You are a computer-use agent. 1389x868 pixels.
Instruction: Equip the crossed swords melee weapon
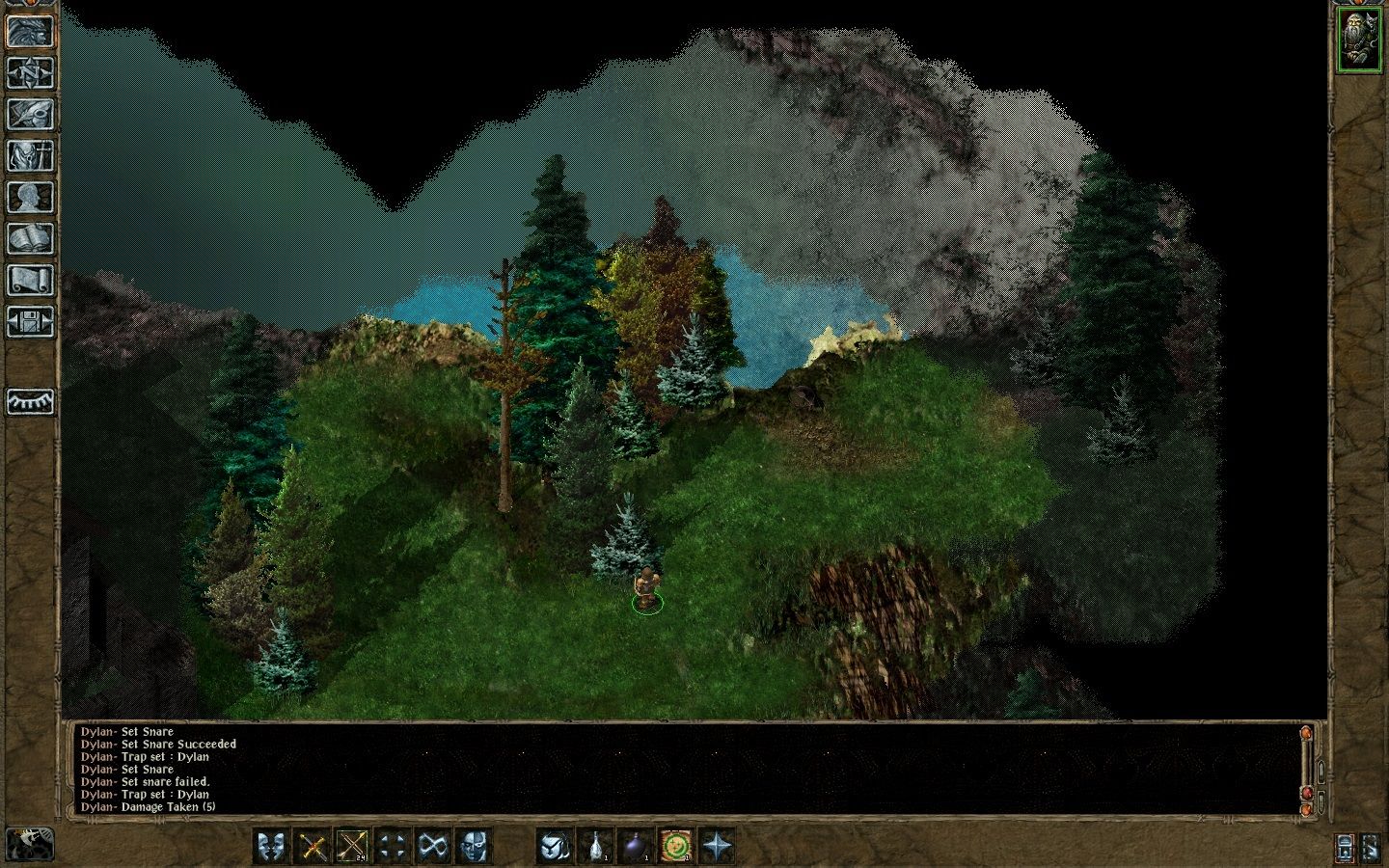tap(313, 847)
